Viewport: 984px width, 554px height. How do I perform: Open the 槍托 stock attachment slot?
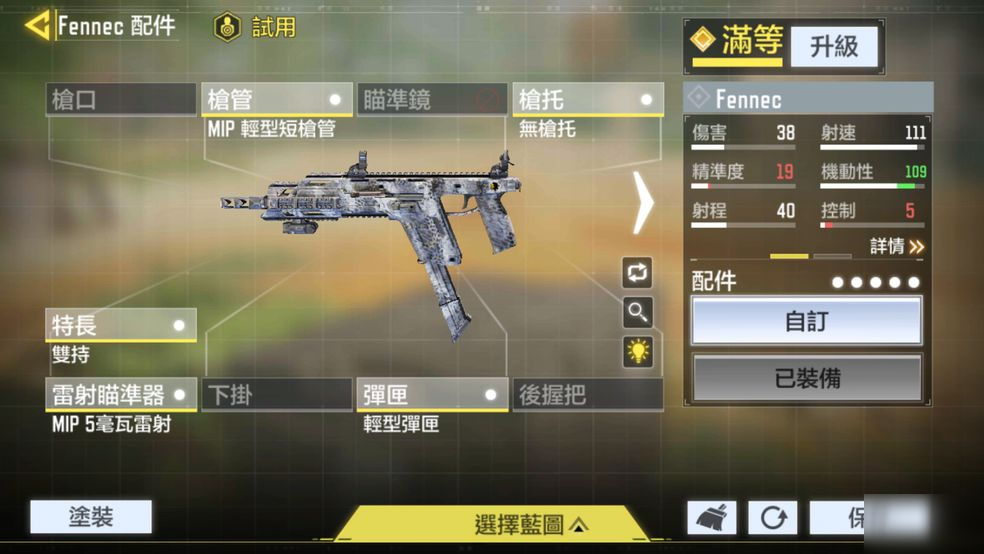coord(587,100)
